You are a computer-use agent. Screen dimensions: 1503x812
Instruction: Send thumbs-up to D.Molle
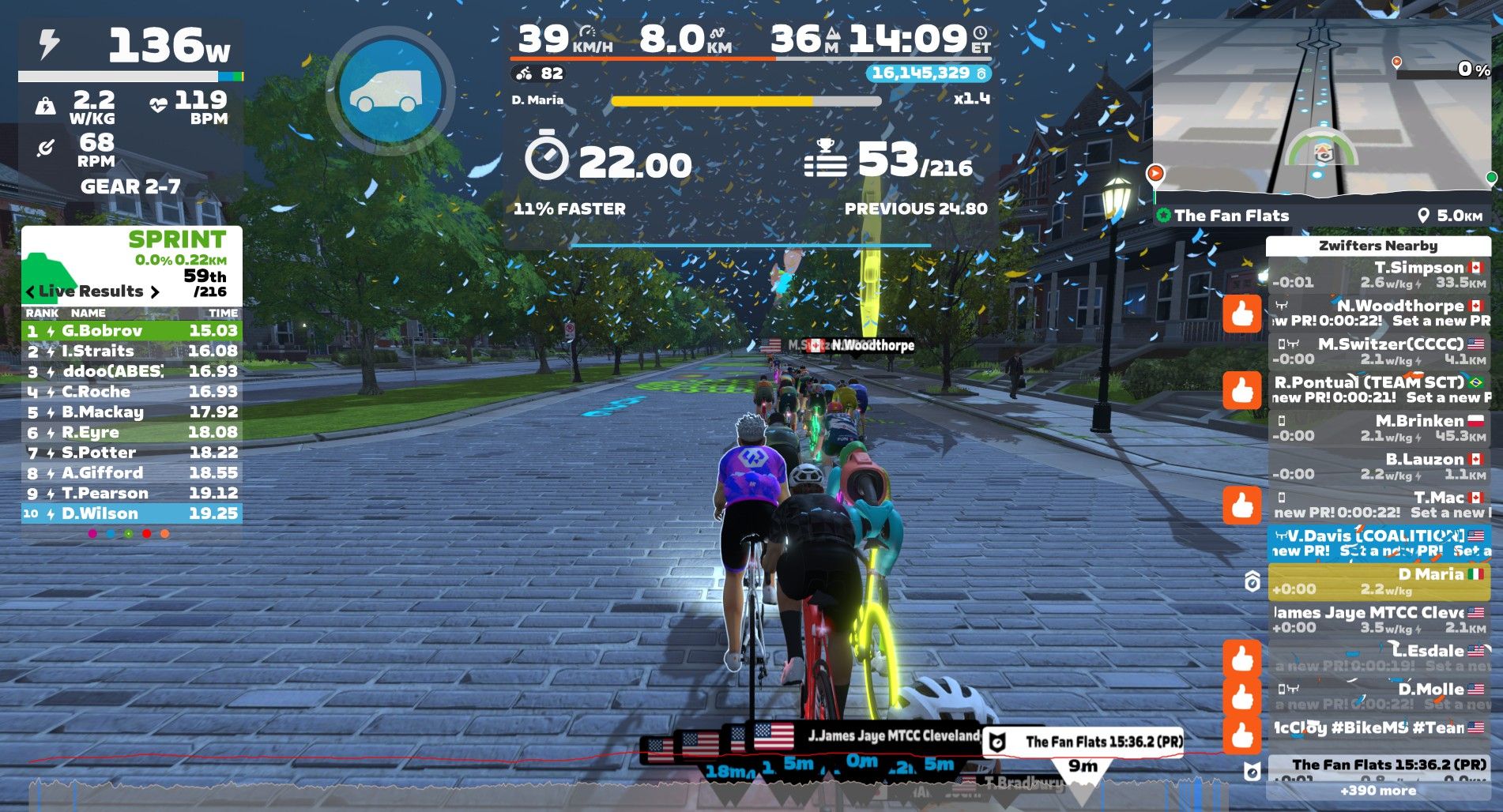point(1241,697)
